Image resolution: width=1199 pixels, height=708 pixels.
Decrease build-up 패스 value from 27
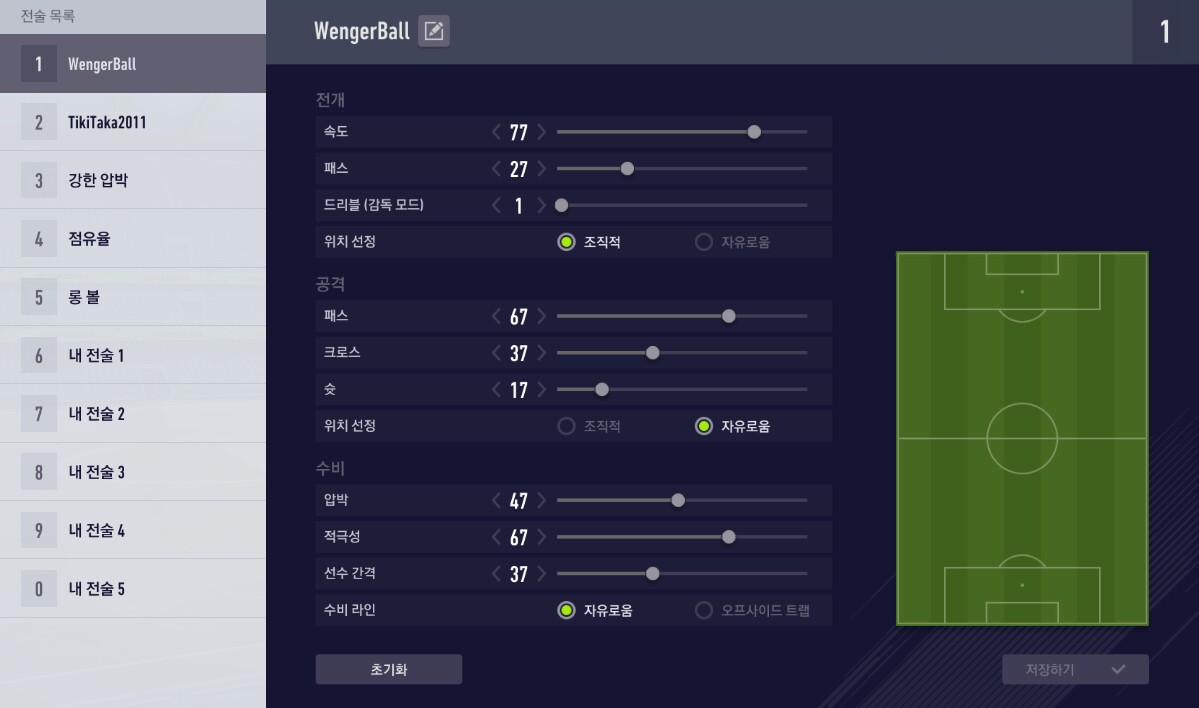tap(496, 169)
